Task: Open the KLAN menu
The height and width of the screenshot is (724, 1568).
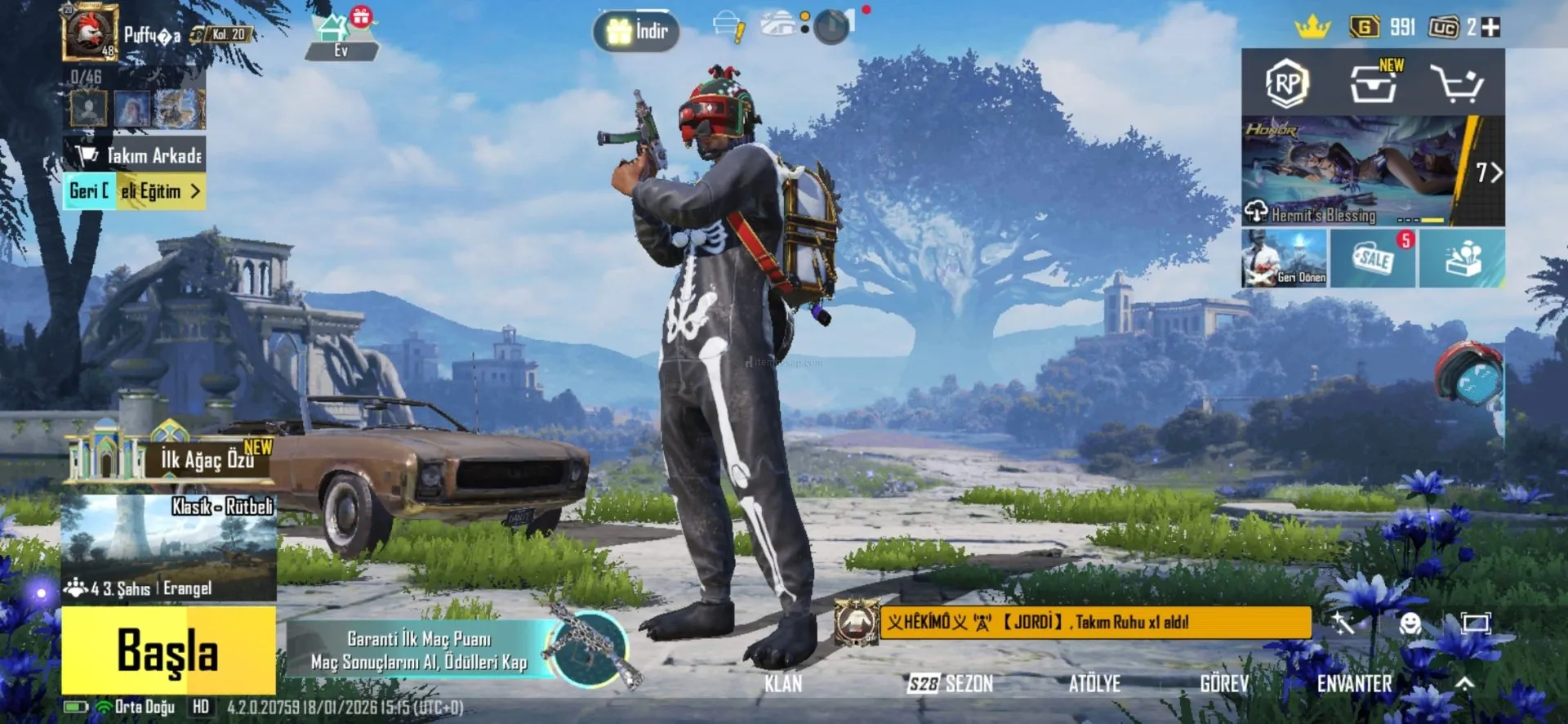Action: (x=783, y=683)
